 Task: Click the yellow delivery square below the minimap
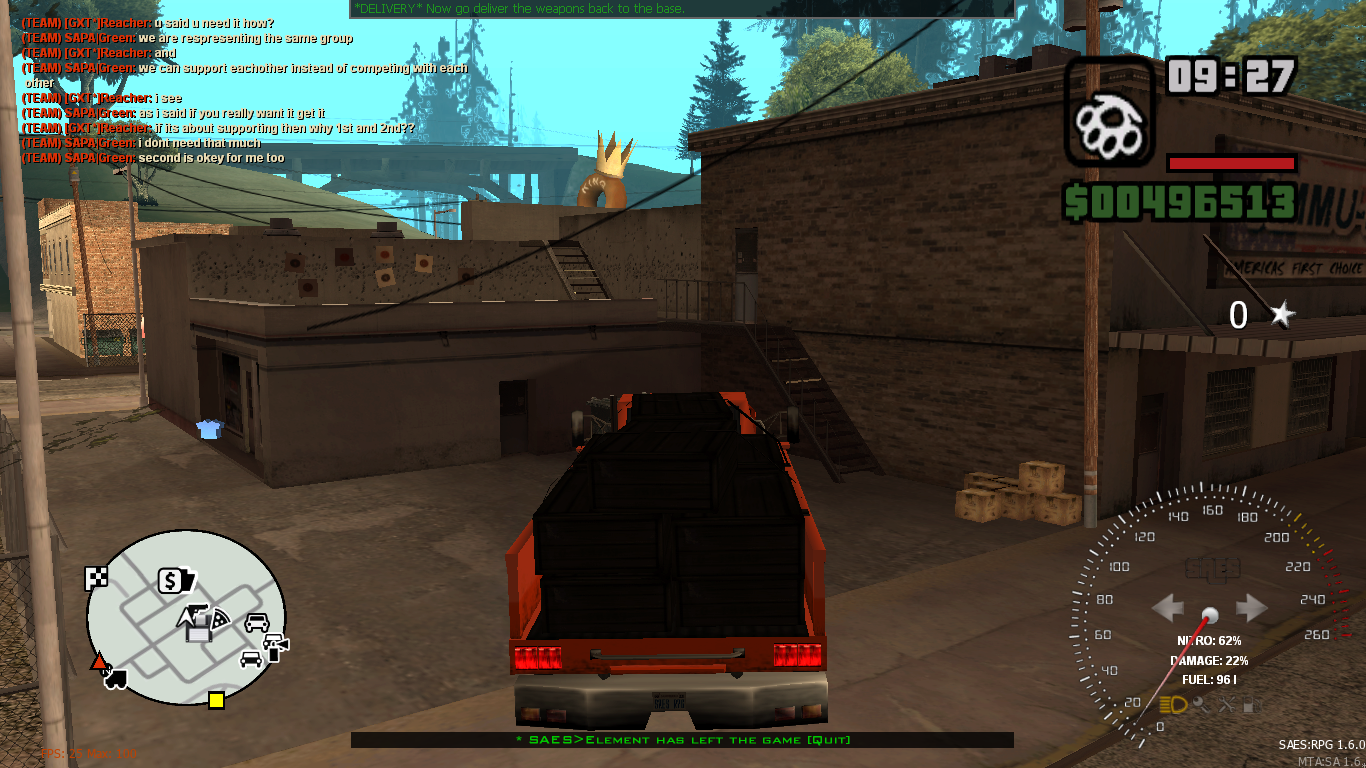coord(216,701)
